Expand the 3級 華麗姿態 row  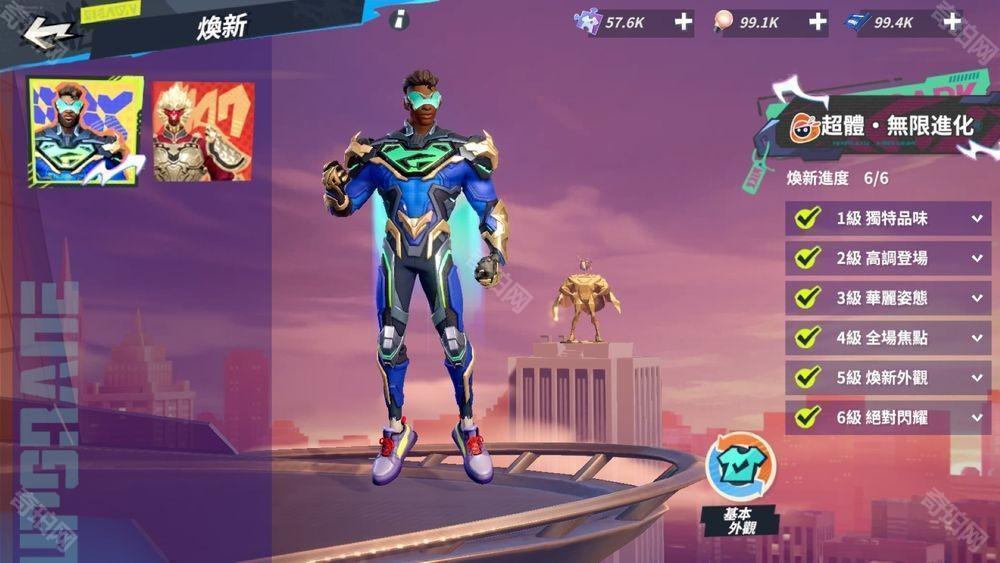coord(976,298)
